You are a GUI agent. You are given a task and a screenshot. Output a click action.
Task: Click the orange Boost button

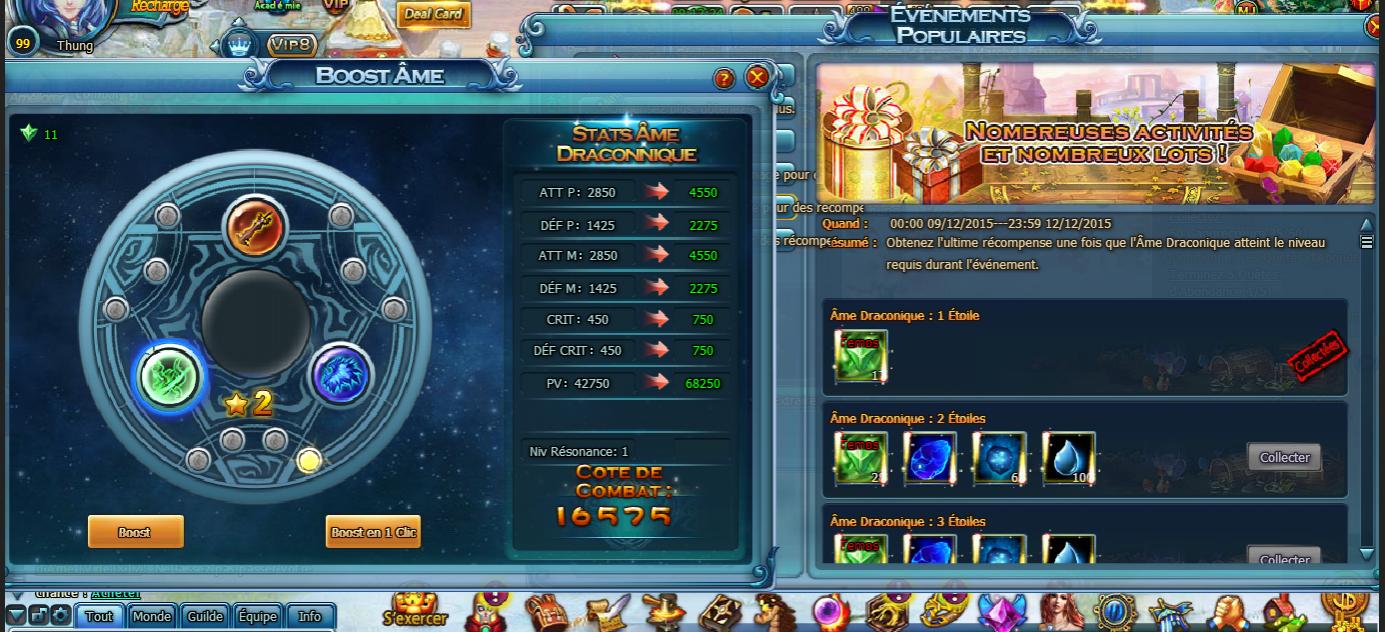point(135,532)
